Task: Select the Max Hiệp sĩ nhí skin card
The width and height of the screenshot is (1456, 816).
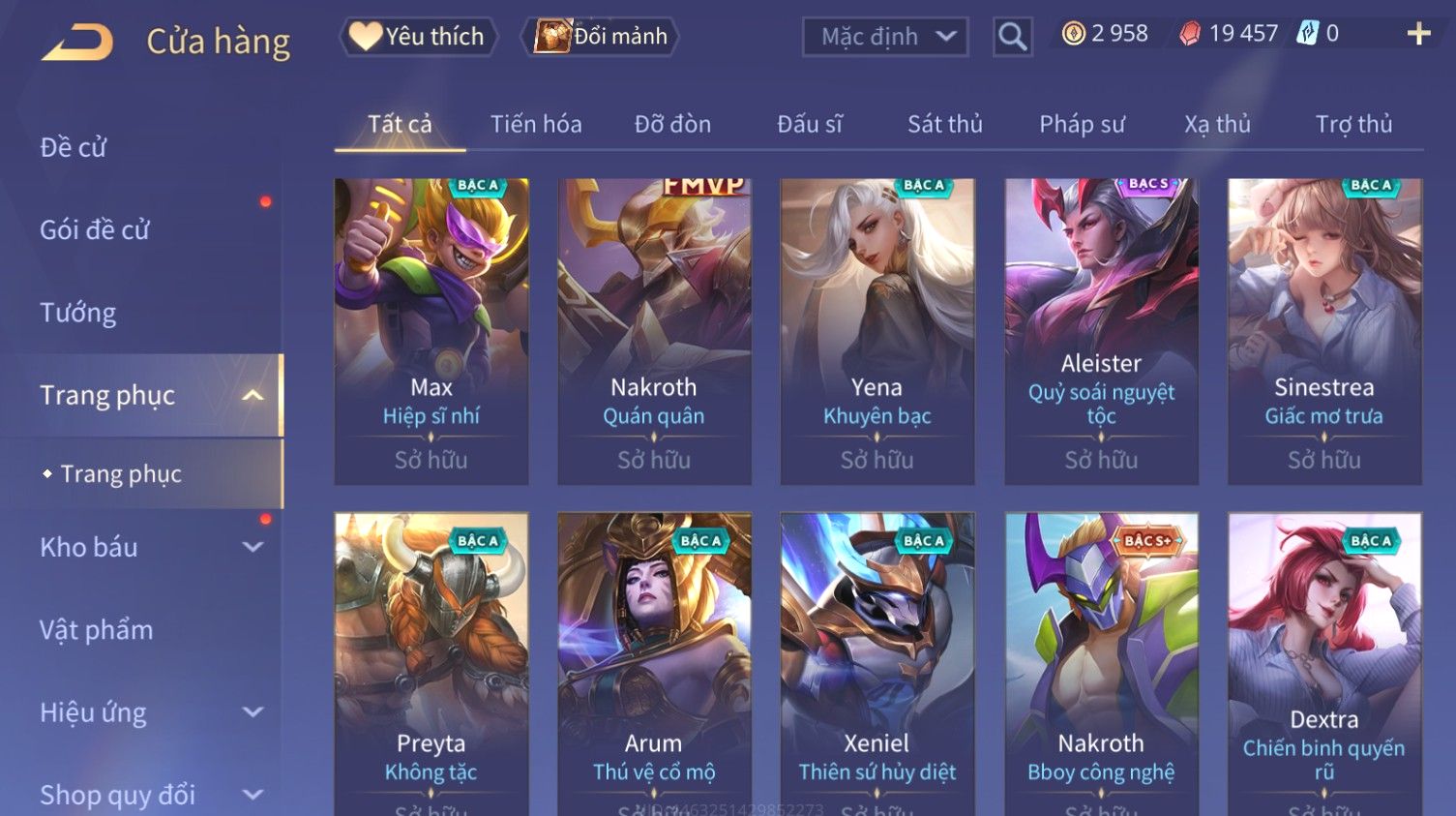Action: (431, 331)
